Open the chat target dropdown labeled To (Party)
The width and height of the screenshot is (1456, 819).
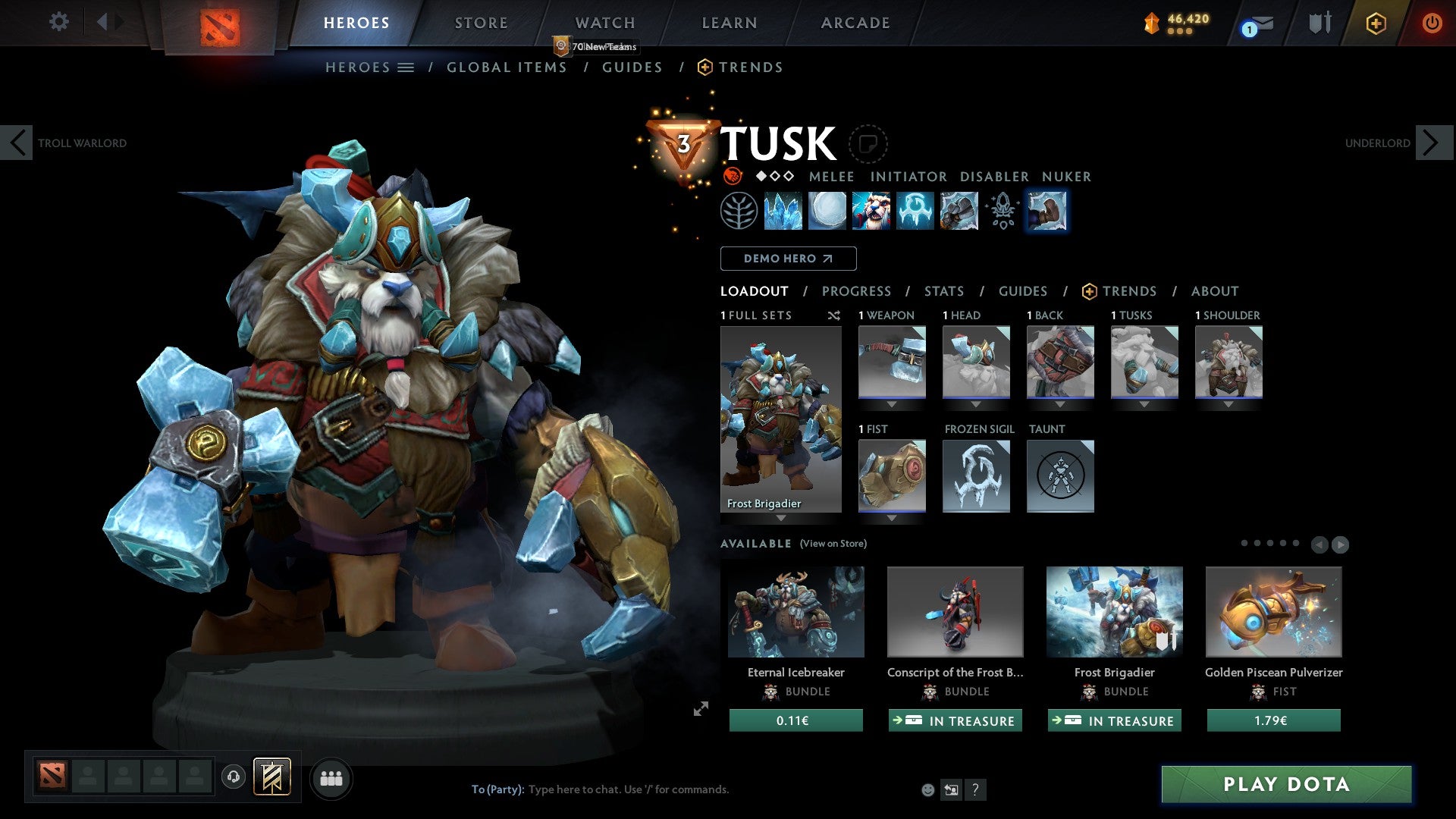coord(497,789)
